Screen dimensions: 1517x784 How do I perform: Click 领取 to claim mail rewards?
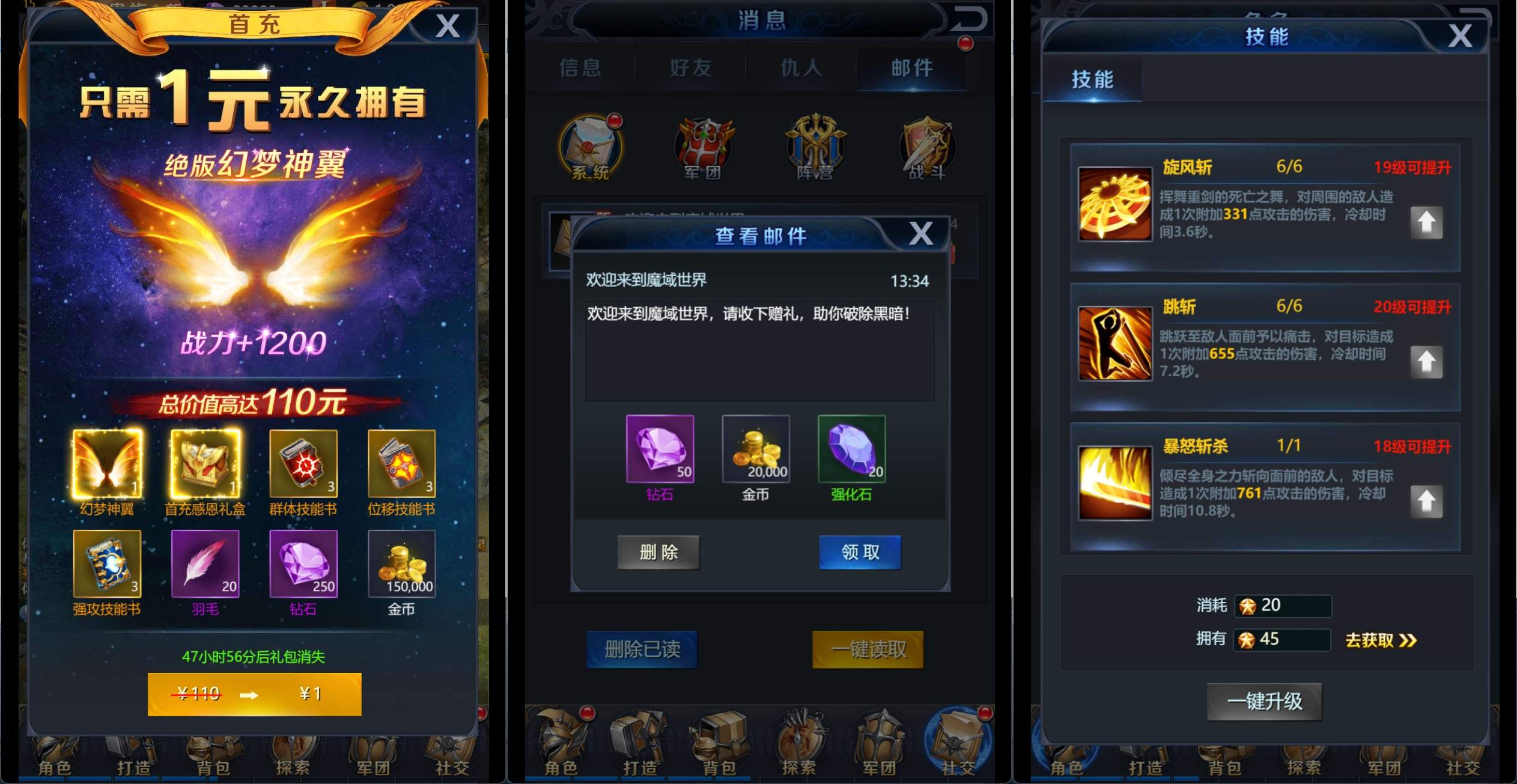point(860,553)
